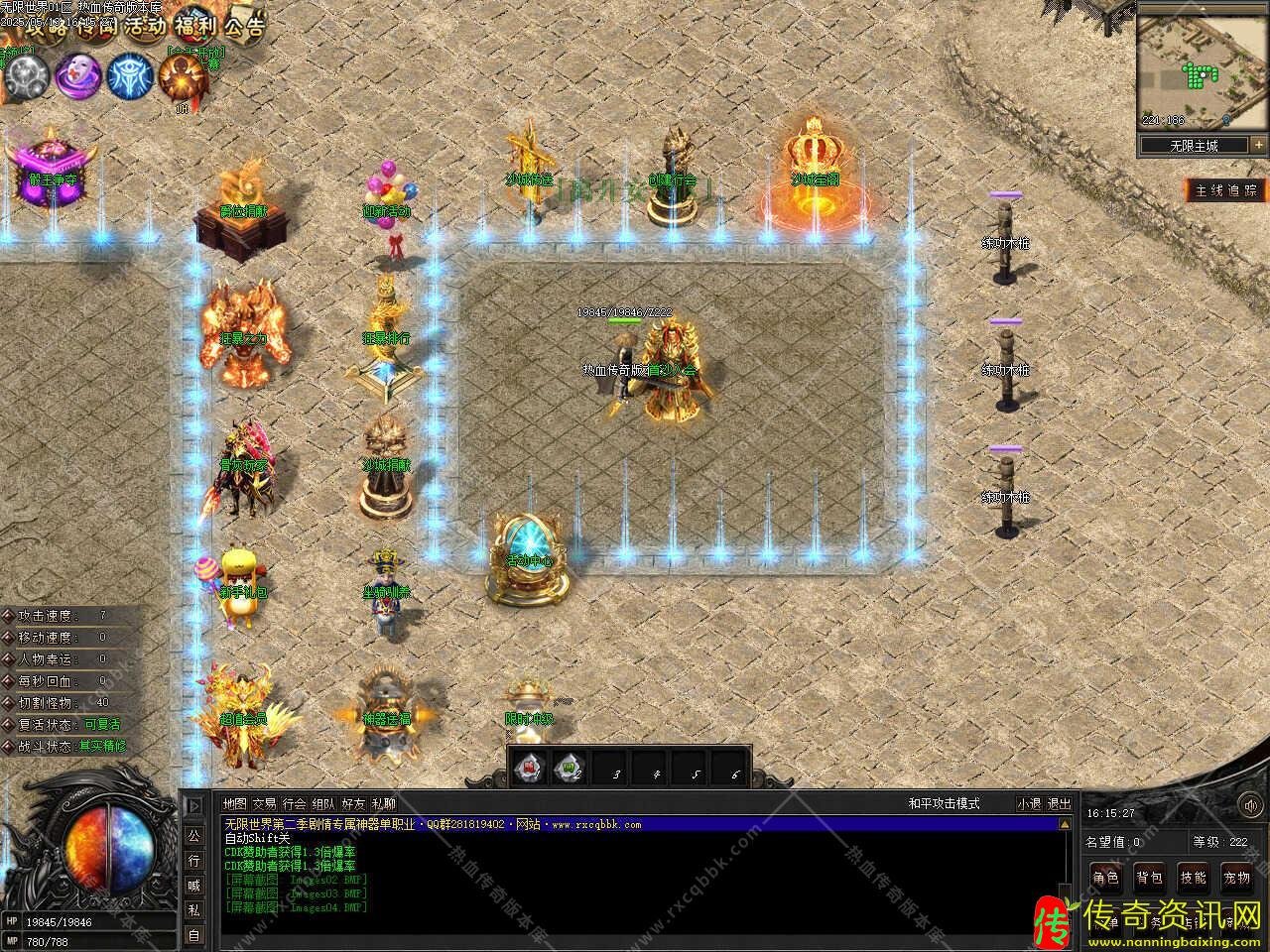
Task: Expand the minimap with the plus button
Action: pos(1258,145)
